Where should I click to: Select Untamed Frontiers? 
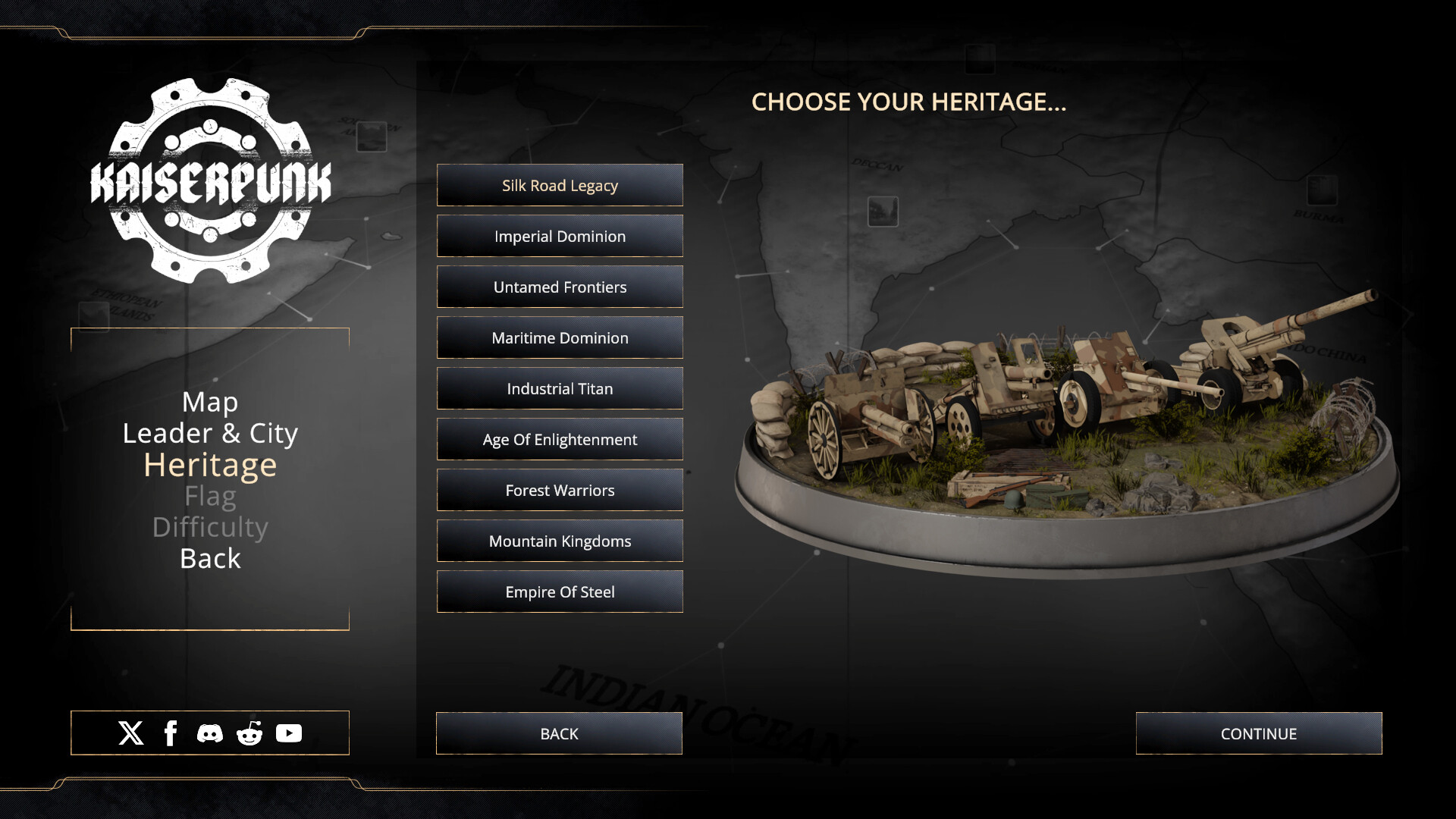(560, 287)
